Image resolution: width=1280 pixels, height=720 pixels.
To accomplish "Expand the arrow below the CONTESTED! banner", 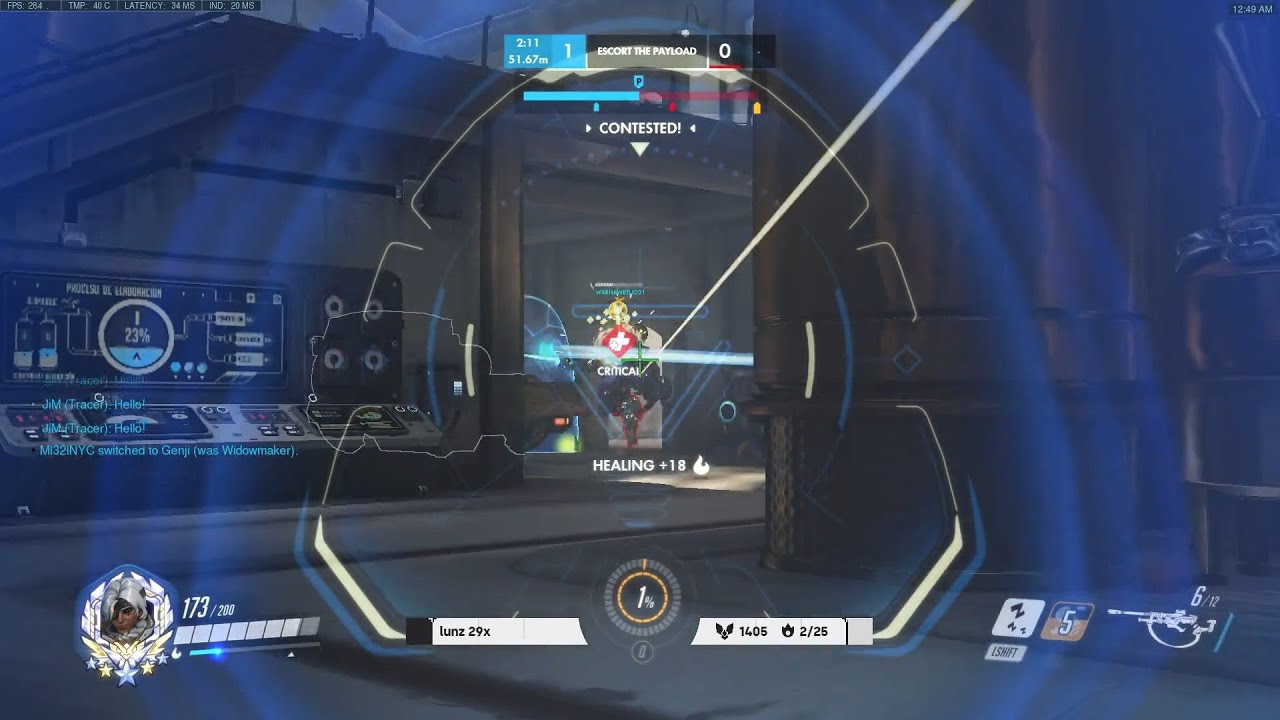I will point(637,148).
